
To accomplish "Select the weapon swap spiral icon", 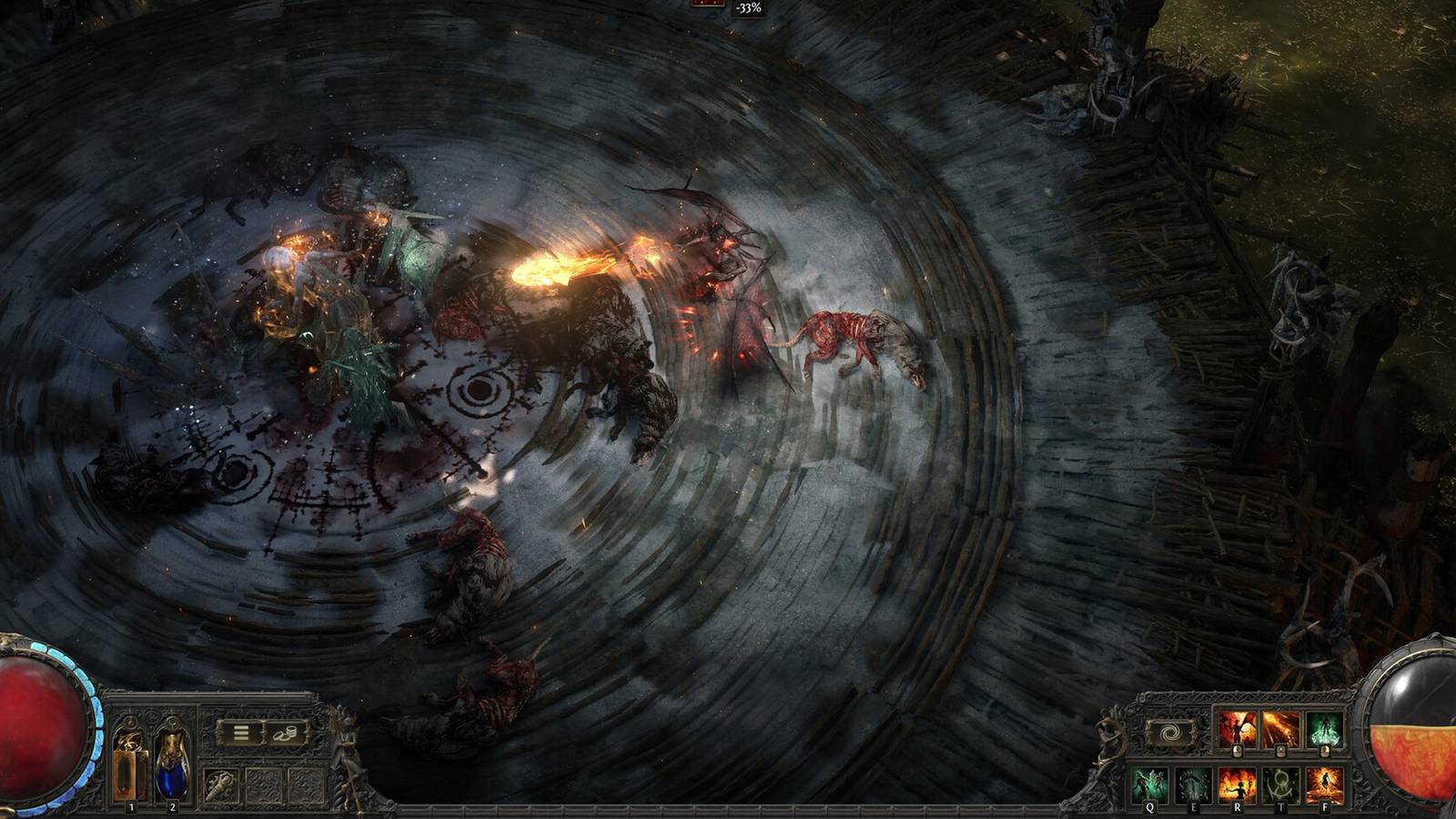I will [x=1170, y=731].
